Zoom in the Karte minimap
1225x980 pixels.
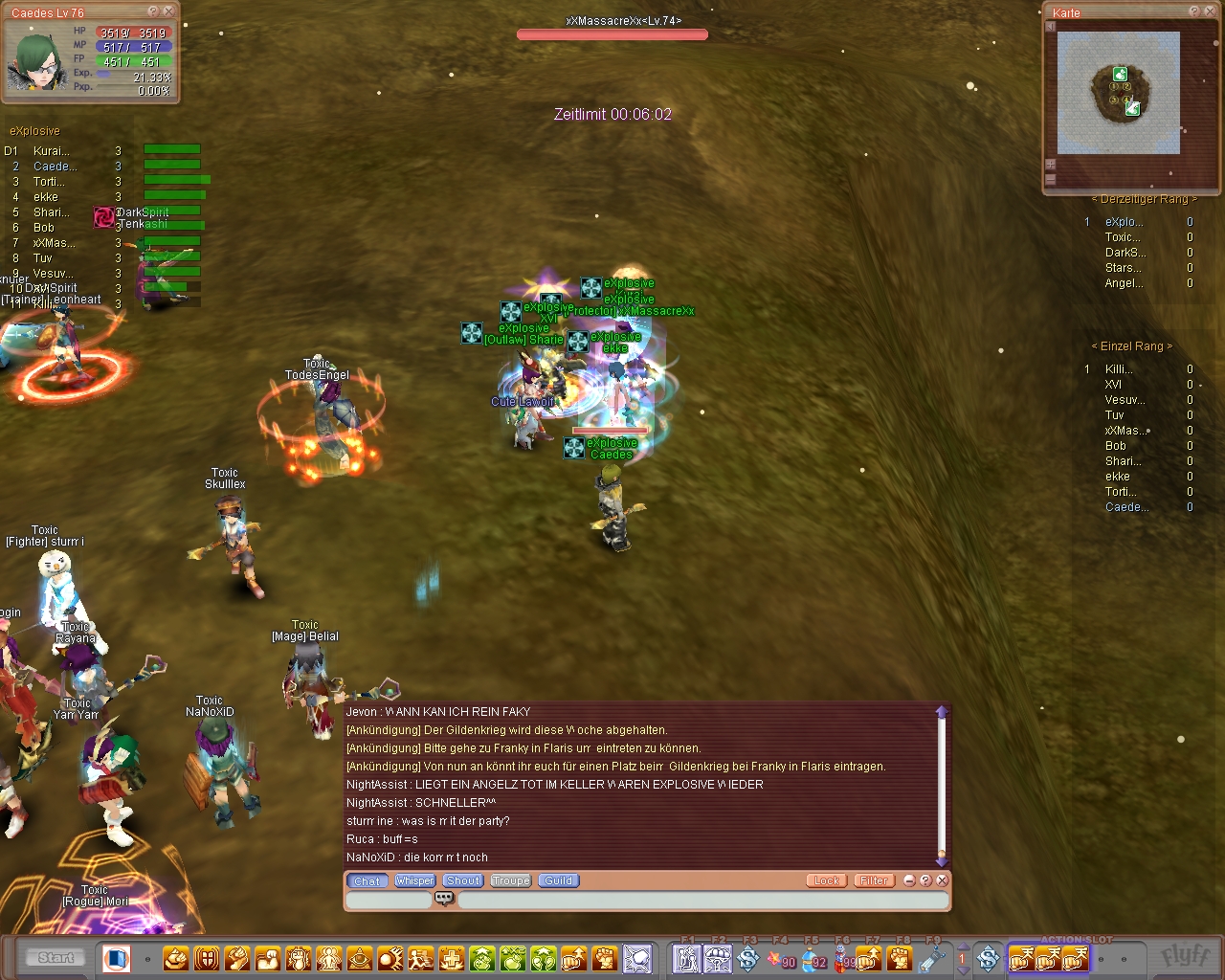[1050, 165]
